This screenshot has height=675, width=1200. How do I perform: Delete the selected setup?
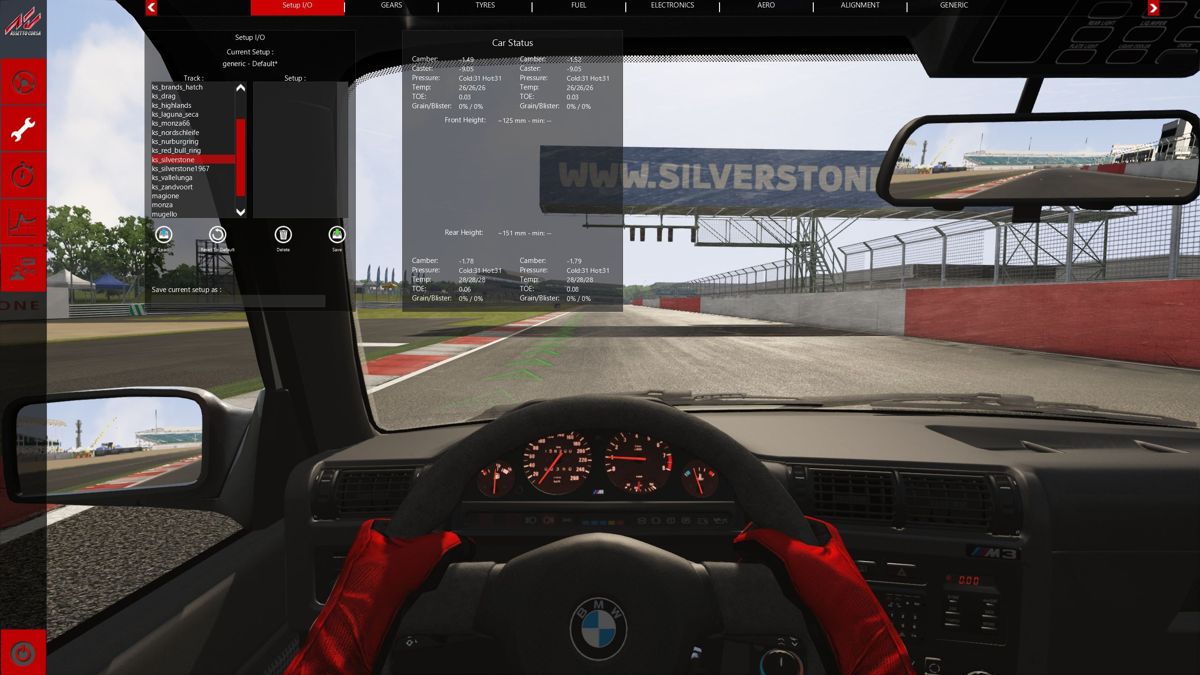click(x=283, y=236)
